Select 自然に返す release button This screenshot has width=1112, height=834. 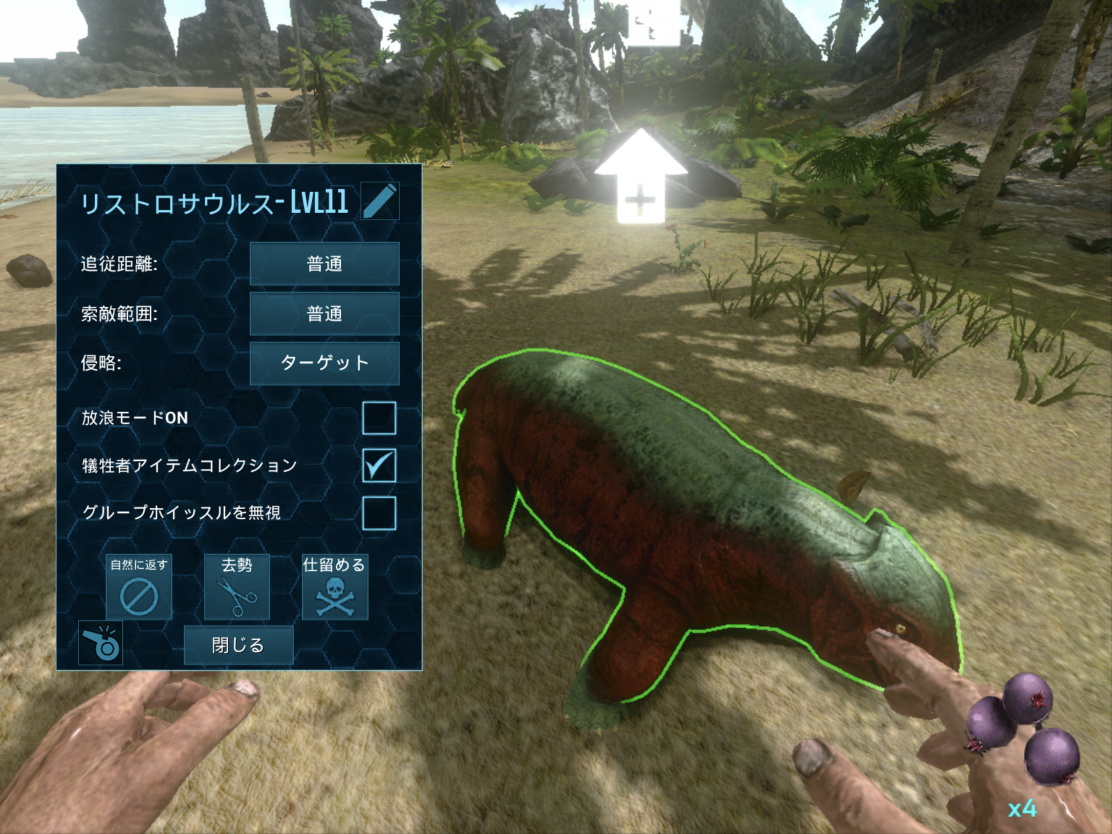[x=139, y=587]
